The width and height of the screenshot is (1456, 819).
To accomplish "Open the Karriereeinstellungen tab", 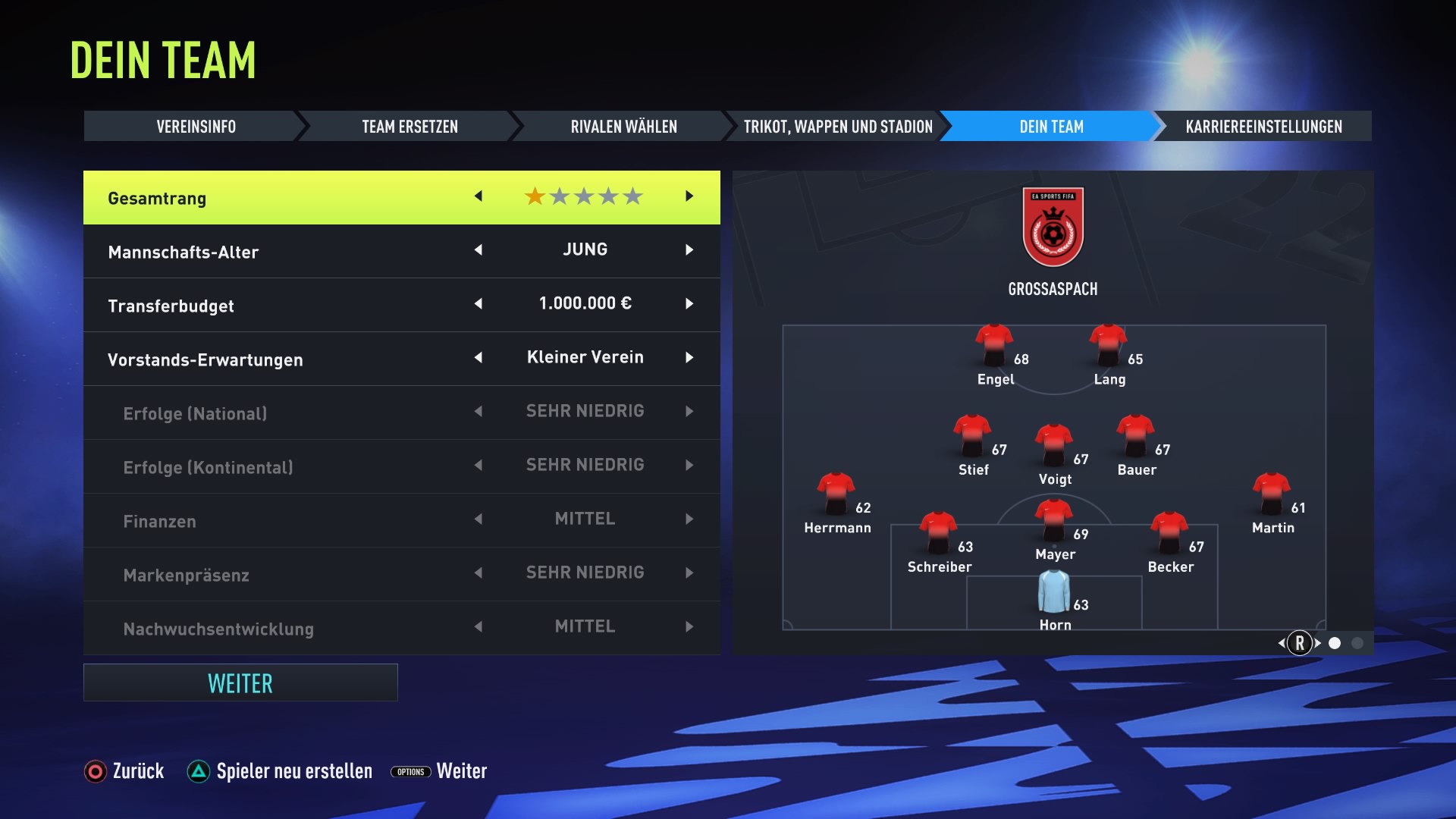I will [1263, 127].
